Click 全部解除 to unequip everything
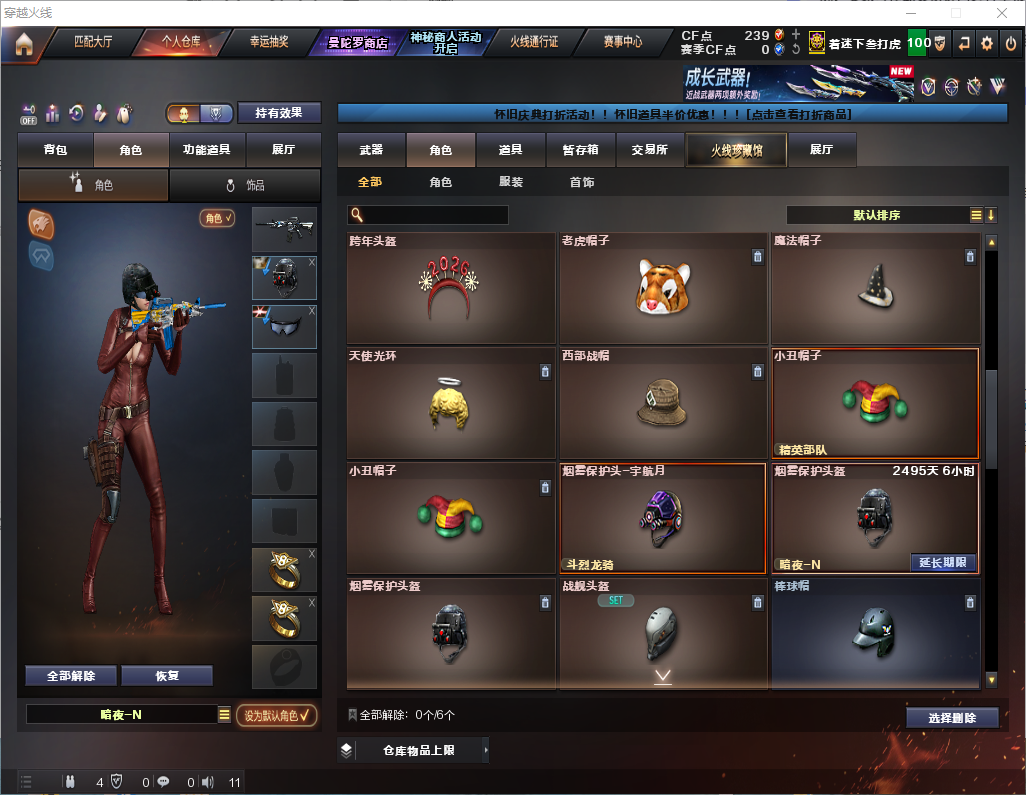Image resolution: width=1026 pixels, height=795 pixels. pyautogui.click(x=71, y=676)
